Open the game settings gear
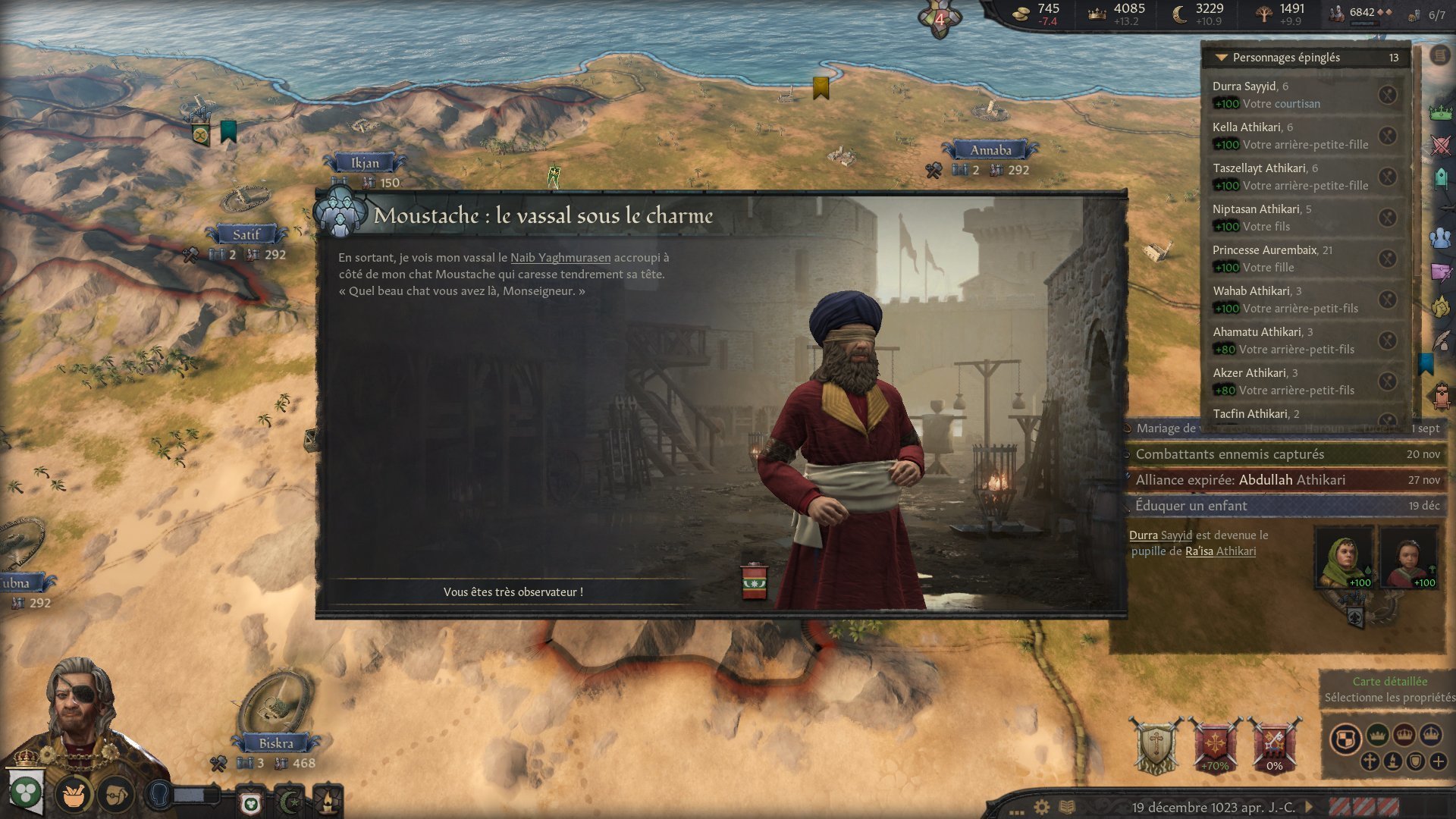Viewport: 1456px width, 819px height. tap(1042, 807)
